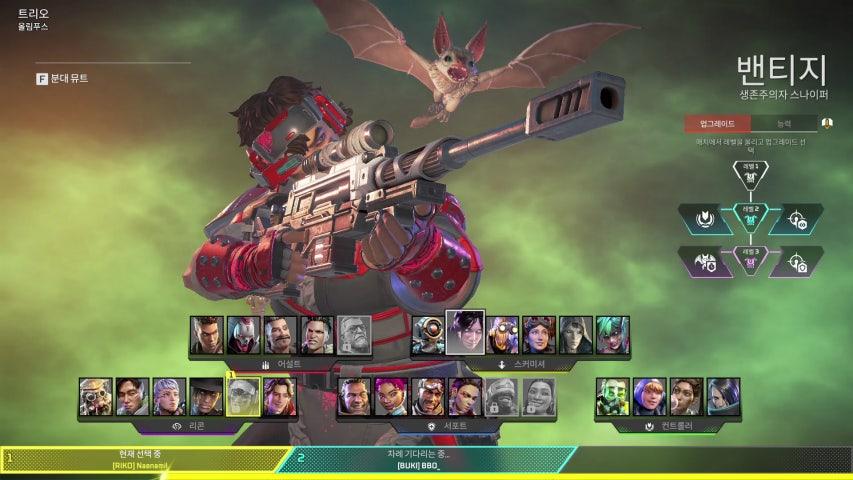
Task: Switch to the 능력 abilities tab
Action: (783, 123)
